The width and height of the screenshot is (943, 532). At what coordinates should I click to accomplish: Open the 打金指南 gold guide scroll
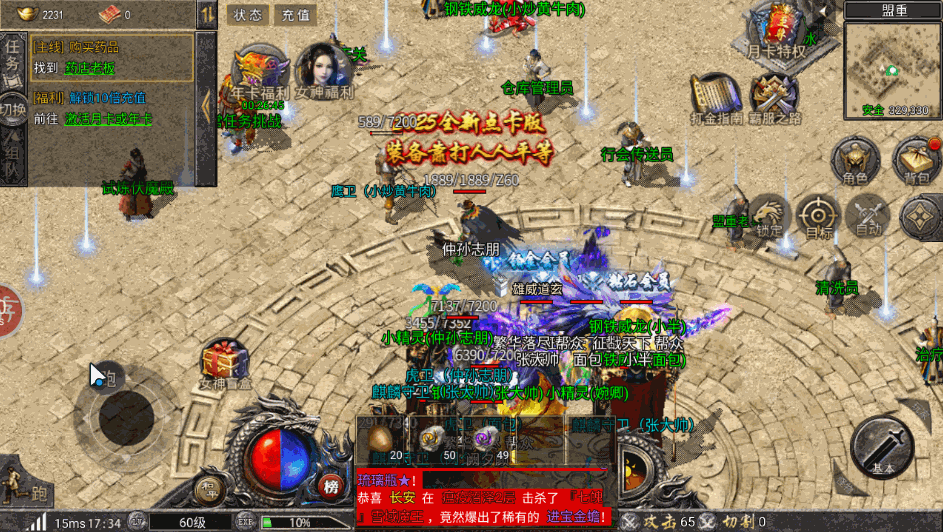point(716,97)
